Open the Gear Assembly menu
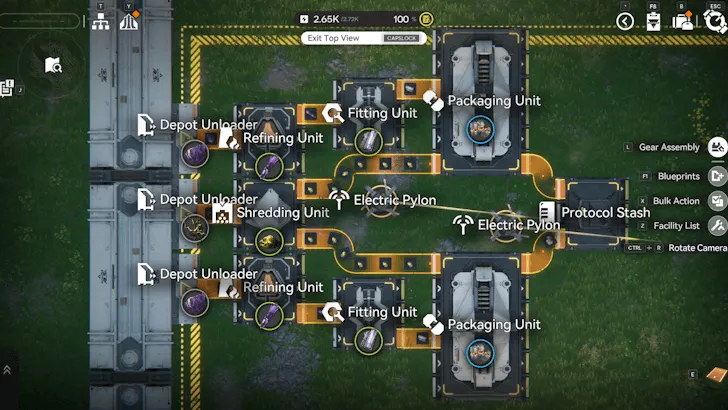Viewport: 728px width, 410px height. tap(717, 148)
